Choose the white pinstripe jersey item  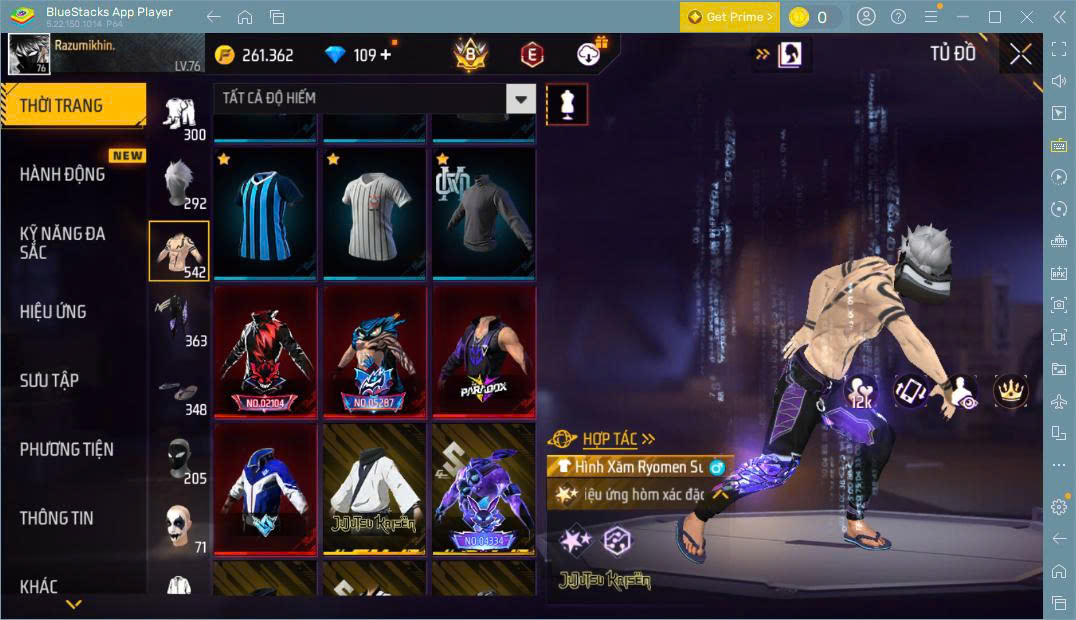point(374,214)
